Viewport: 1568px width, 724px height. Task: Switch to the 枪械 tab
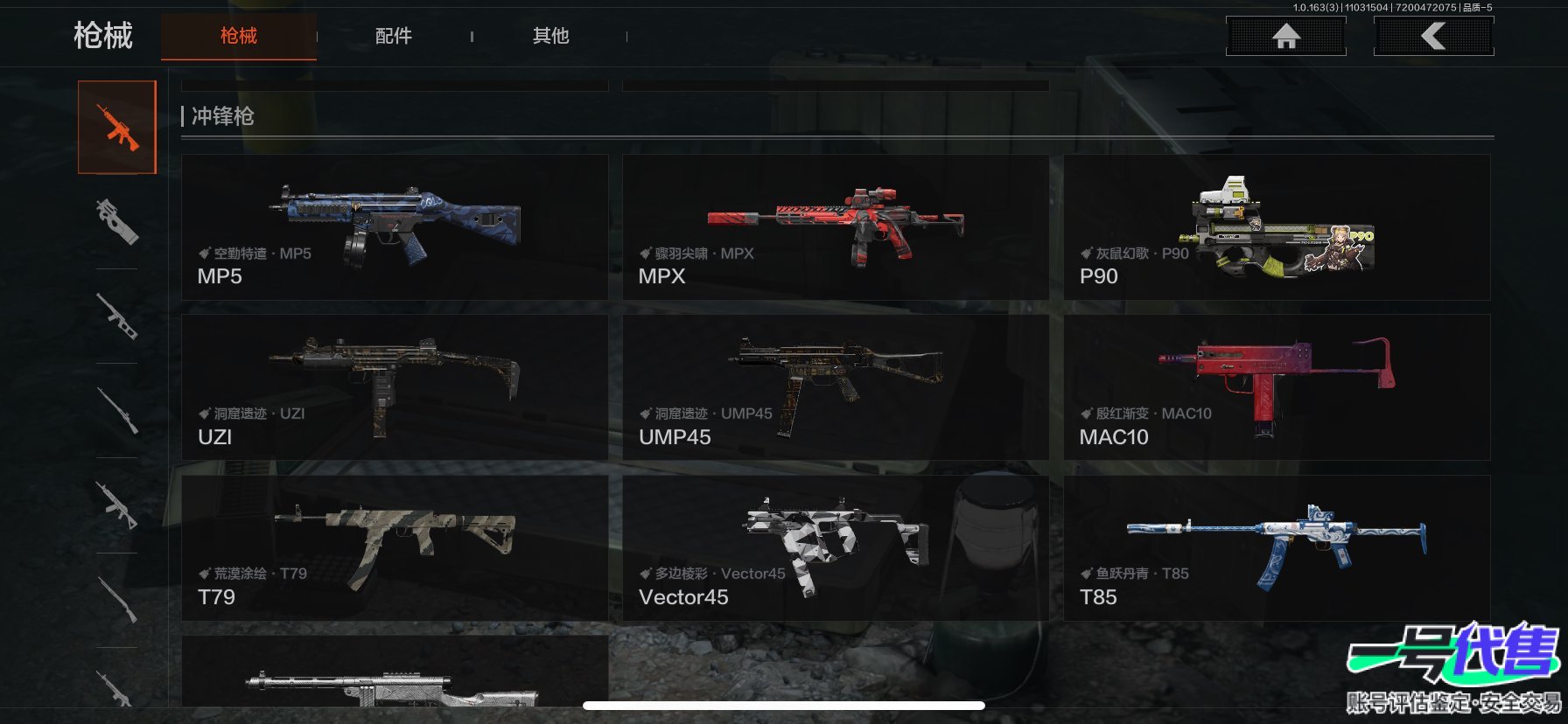pyautogui.click(x=238, y=36)
